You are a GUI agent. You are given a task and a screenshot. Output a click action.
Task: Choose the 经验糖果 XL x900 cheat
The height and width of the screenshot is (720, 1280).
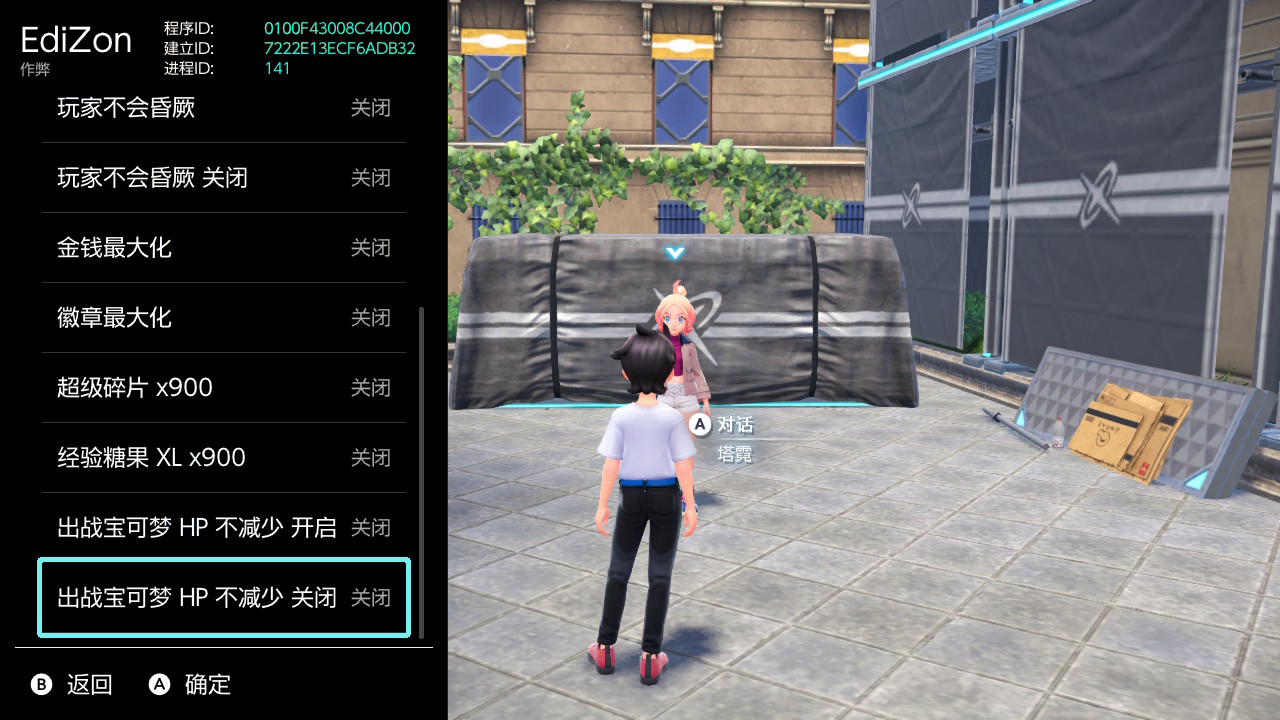(x=223, y=458)
